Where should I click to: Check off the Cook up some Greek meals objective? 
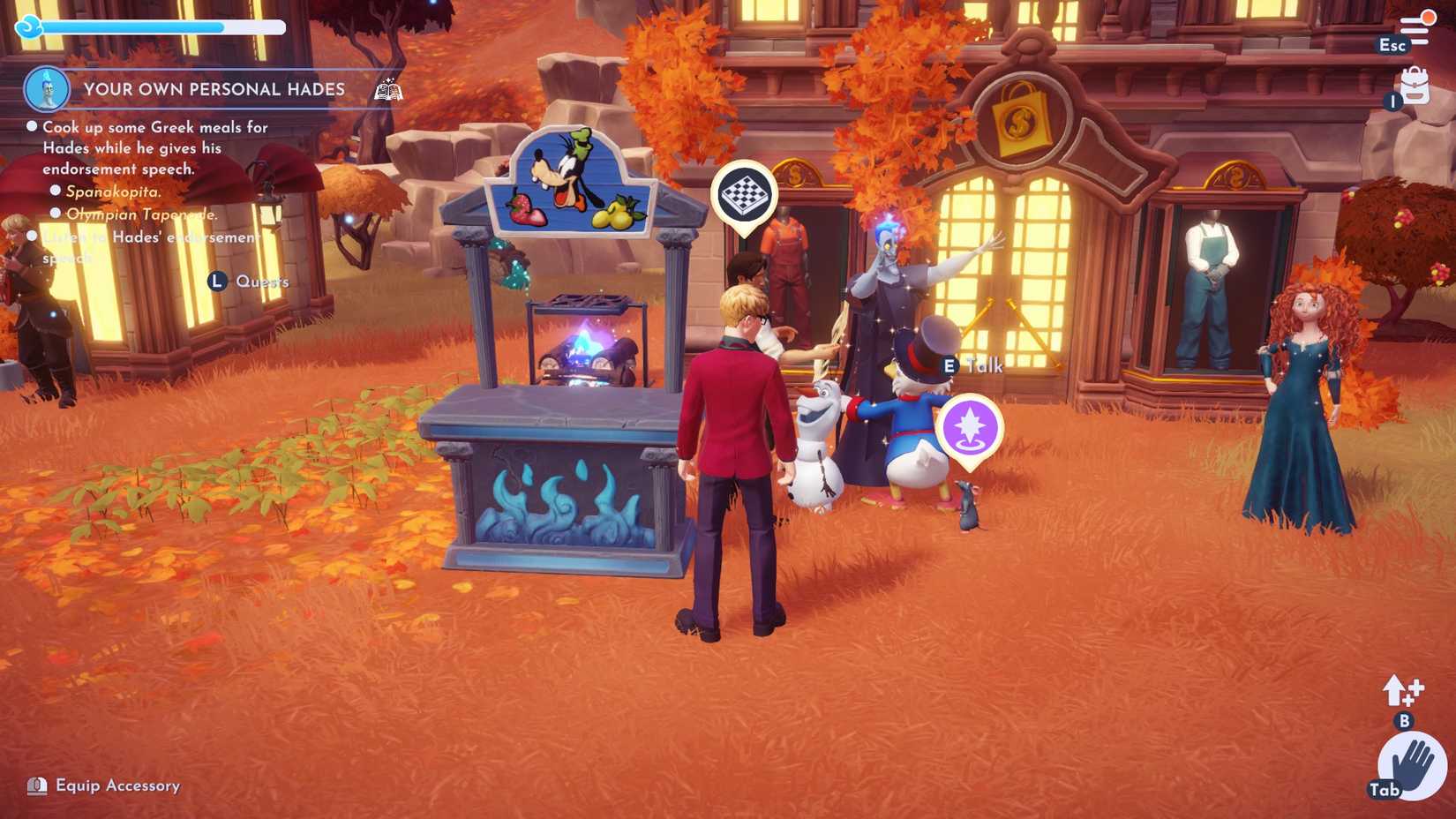pos(33,126)
